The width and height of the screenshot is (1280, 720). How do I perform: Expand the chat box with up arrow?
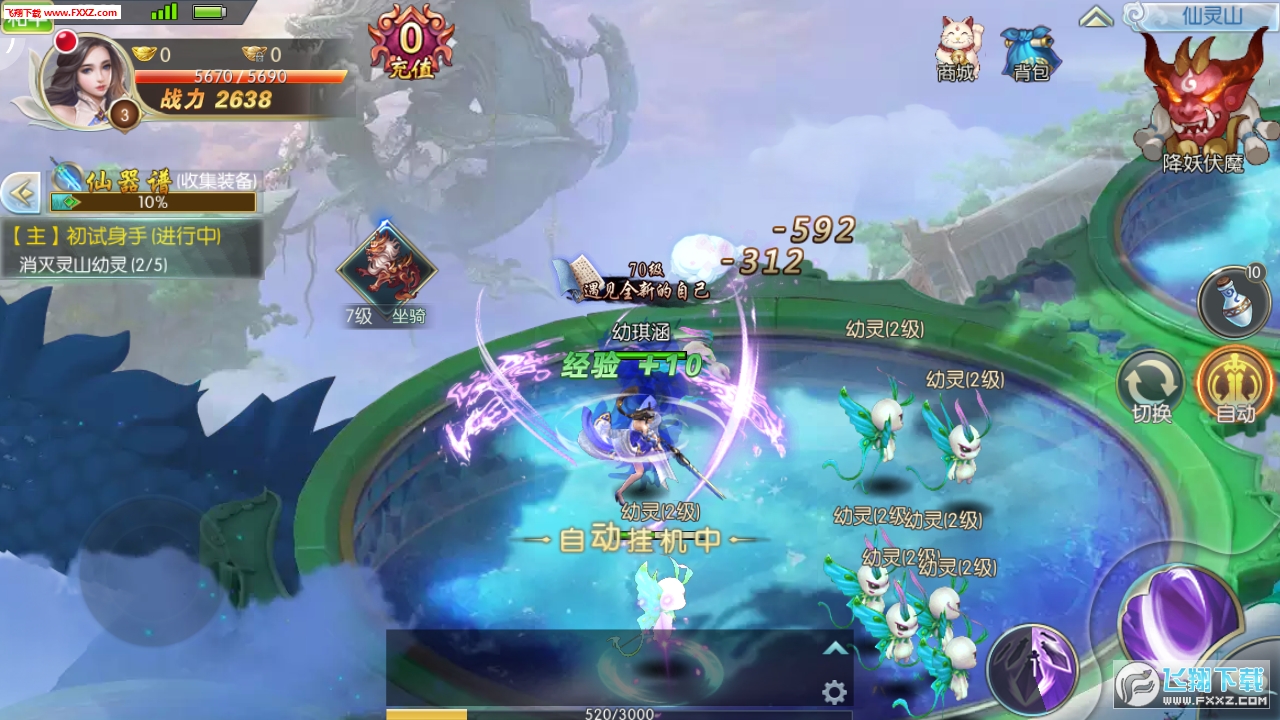click(x=834, y=648)
